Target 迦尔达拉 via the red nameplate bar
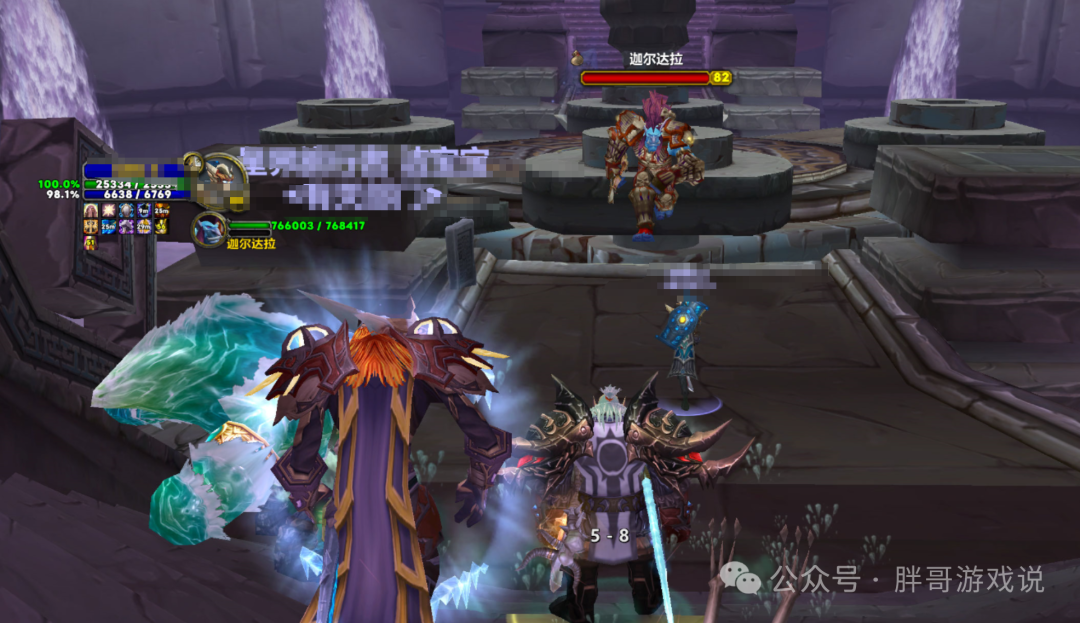The width and height of the screenshot is (1080, 623). pos(644,77)
